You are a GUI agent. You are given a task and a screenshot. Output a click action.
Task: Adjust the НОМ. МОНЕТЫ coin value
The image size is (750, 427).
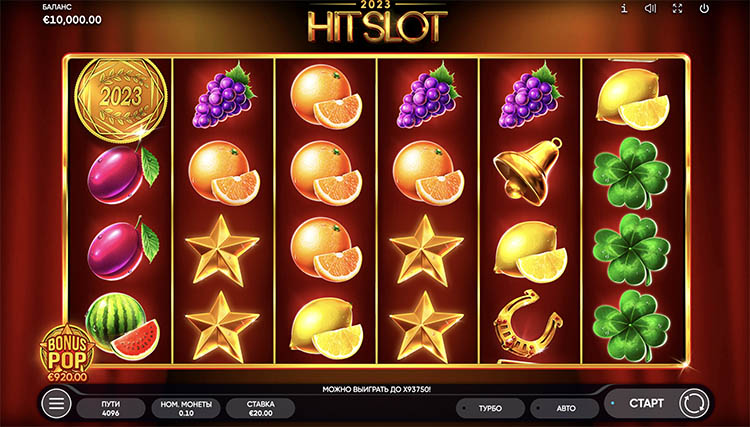click(185, 407)
